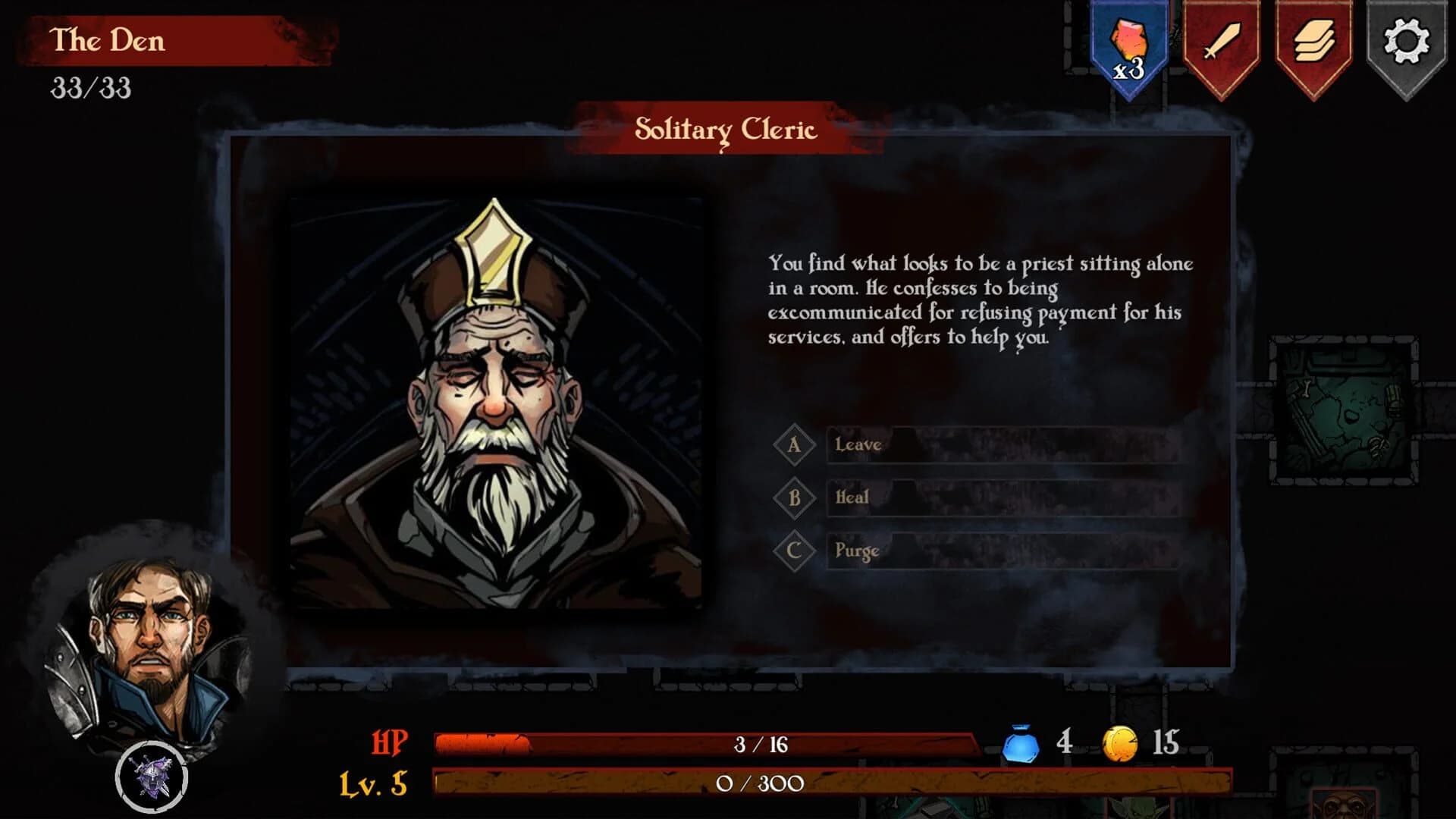The height and width of the screenshot is (819, 1456).
Task: Select the sword equipment banner icon
Action: [x=1221, y=38]
